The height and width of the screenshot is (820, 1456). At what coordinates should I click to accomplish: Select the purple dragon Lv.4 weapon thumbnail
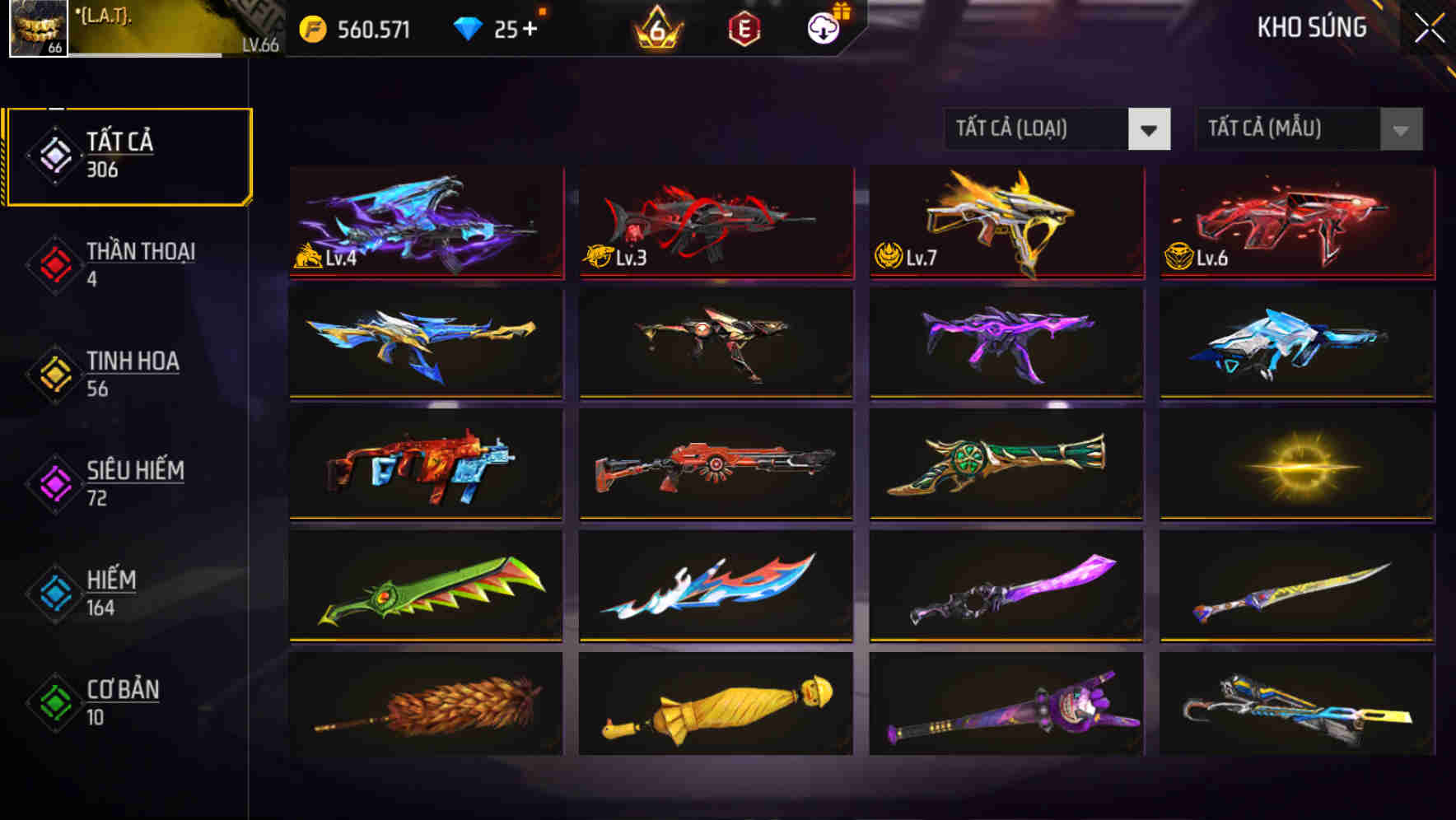tap(425, 222)
